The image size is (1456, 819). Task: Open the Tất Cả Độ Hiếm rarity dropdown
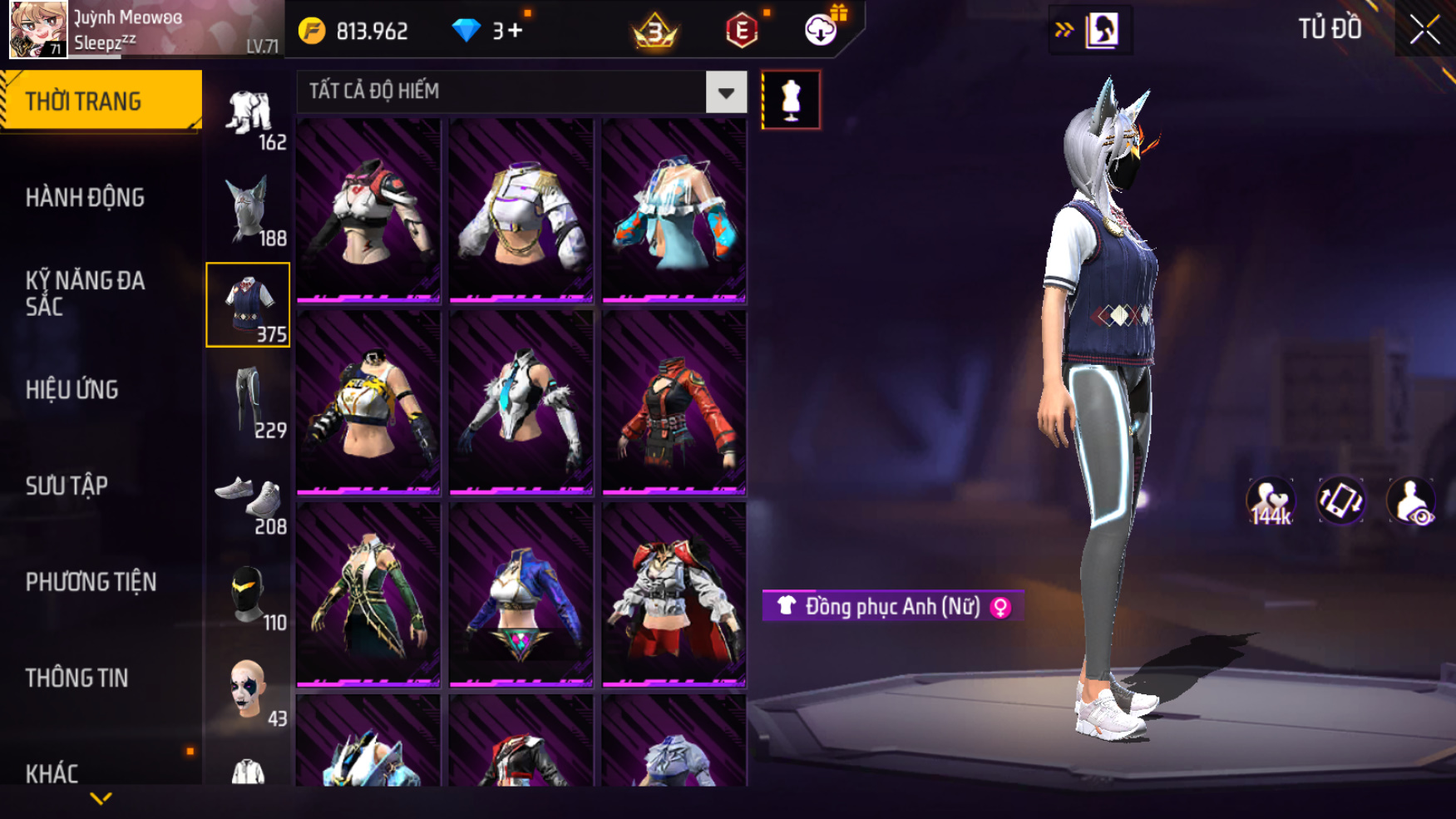click(x=725, y=92)
